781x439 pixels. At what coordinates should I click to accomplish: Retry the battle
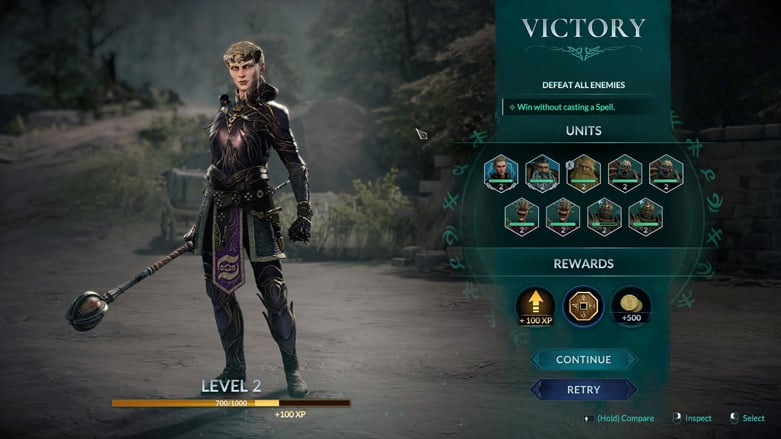[x=583, y=389]
